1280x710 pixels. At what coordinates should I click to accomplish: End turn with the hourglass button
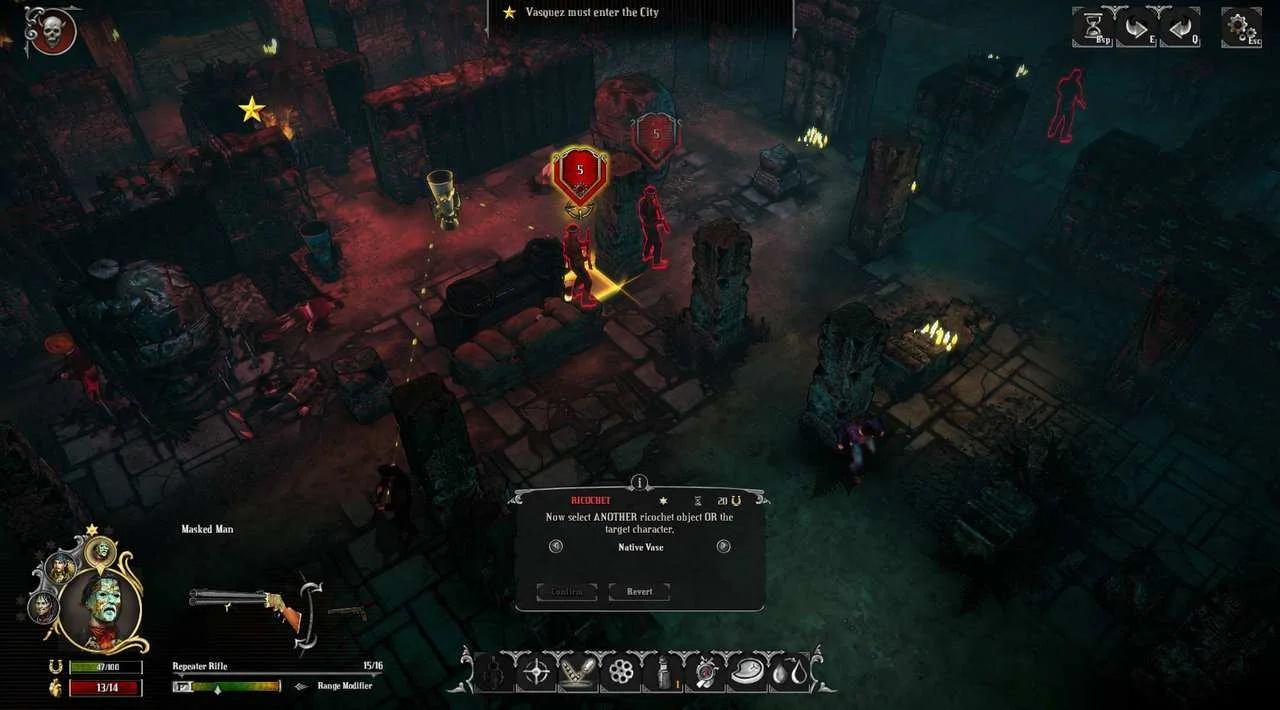[1092, 27]
